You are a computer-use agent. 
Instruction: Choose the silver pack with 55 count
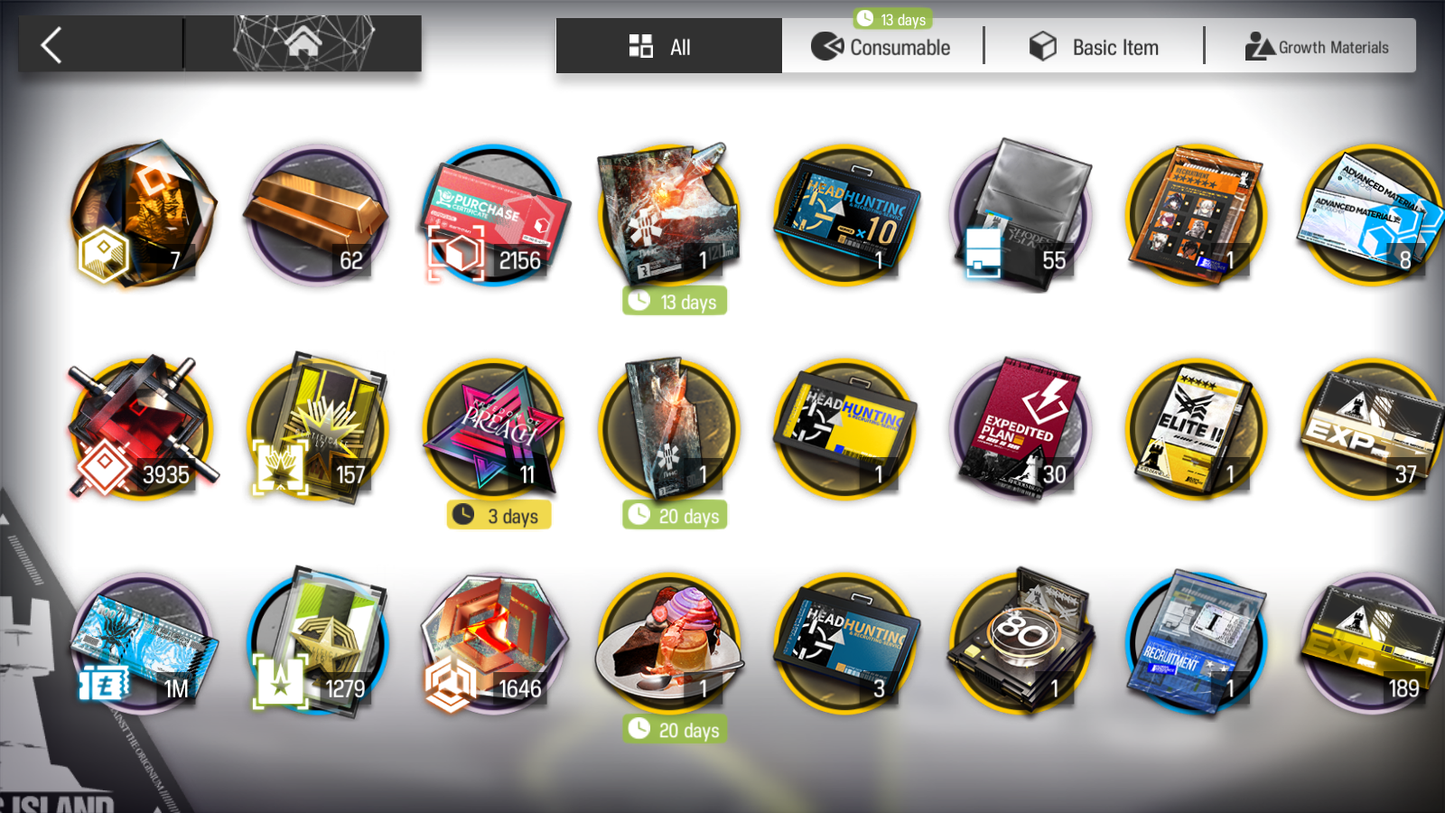click(1020, 215)
